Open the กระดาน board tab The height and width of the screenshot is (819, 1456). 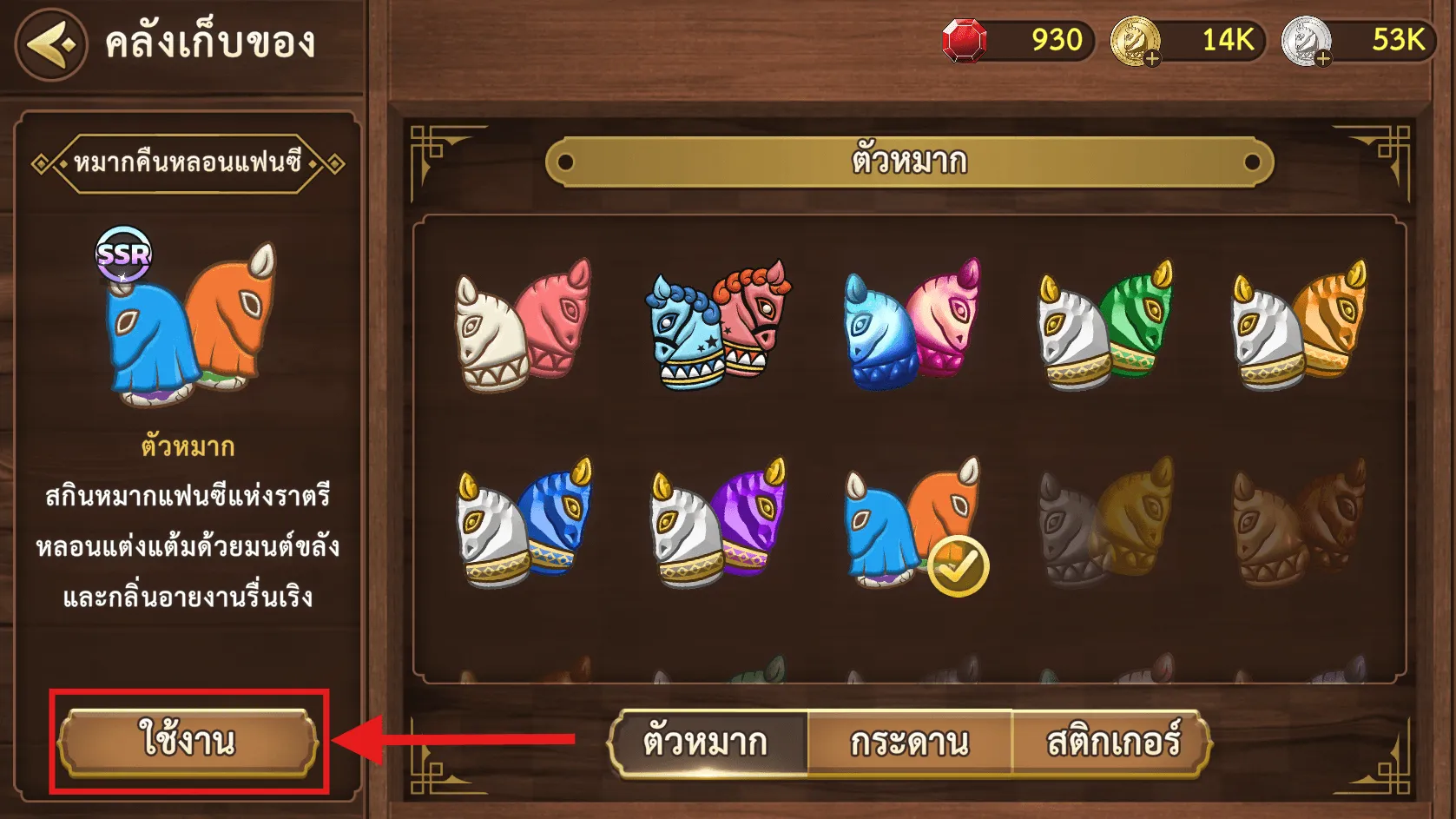coord(909,743)
